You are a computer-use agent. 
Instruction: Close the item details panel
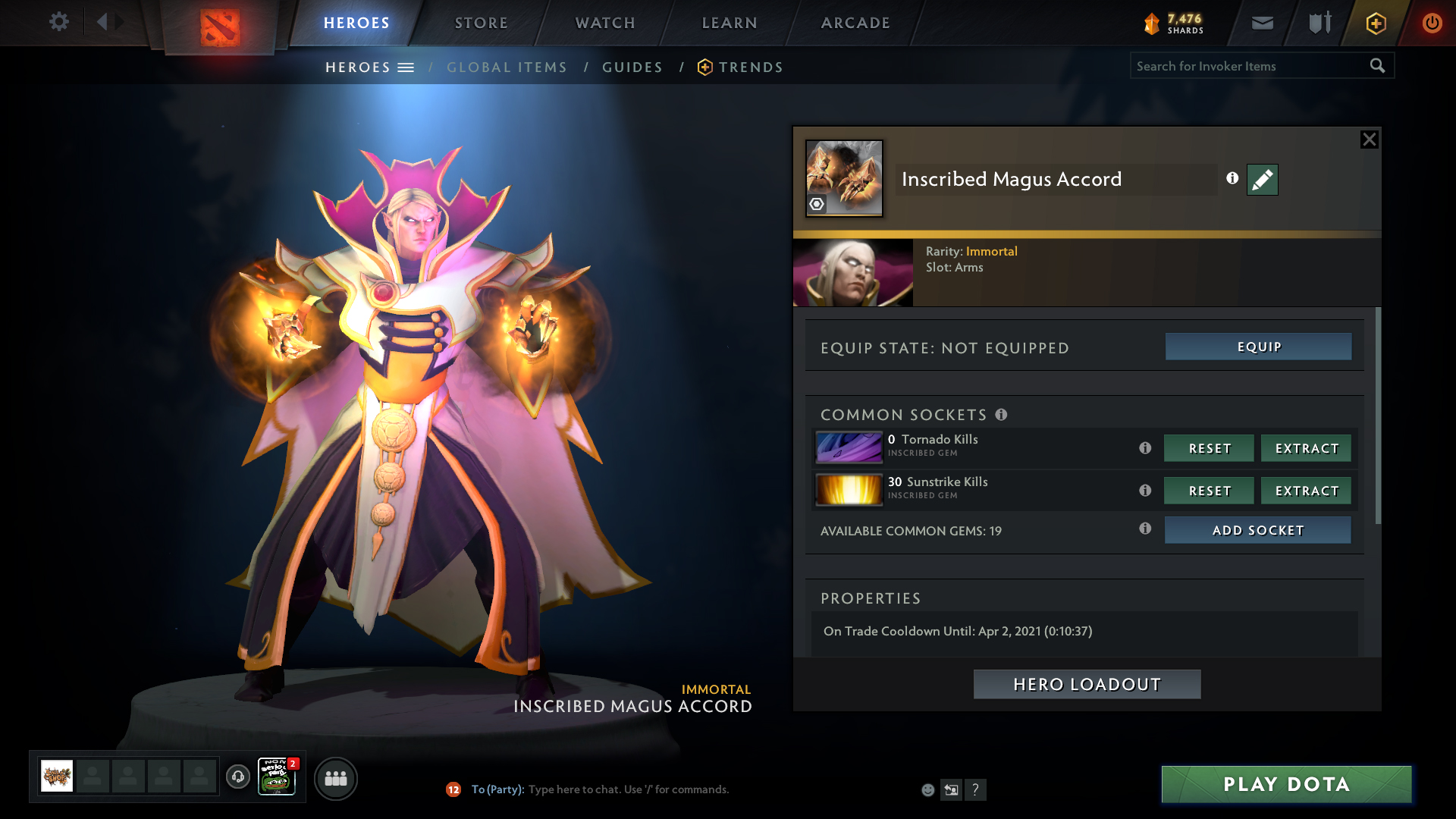pos(1369,140)
